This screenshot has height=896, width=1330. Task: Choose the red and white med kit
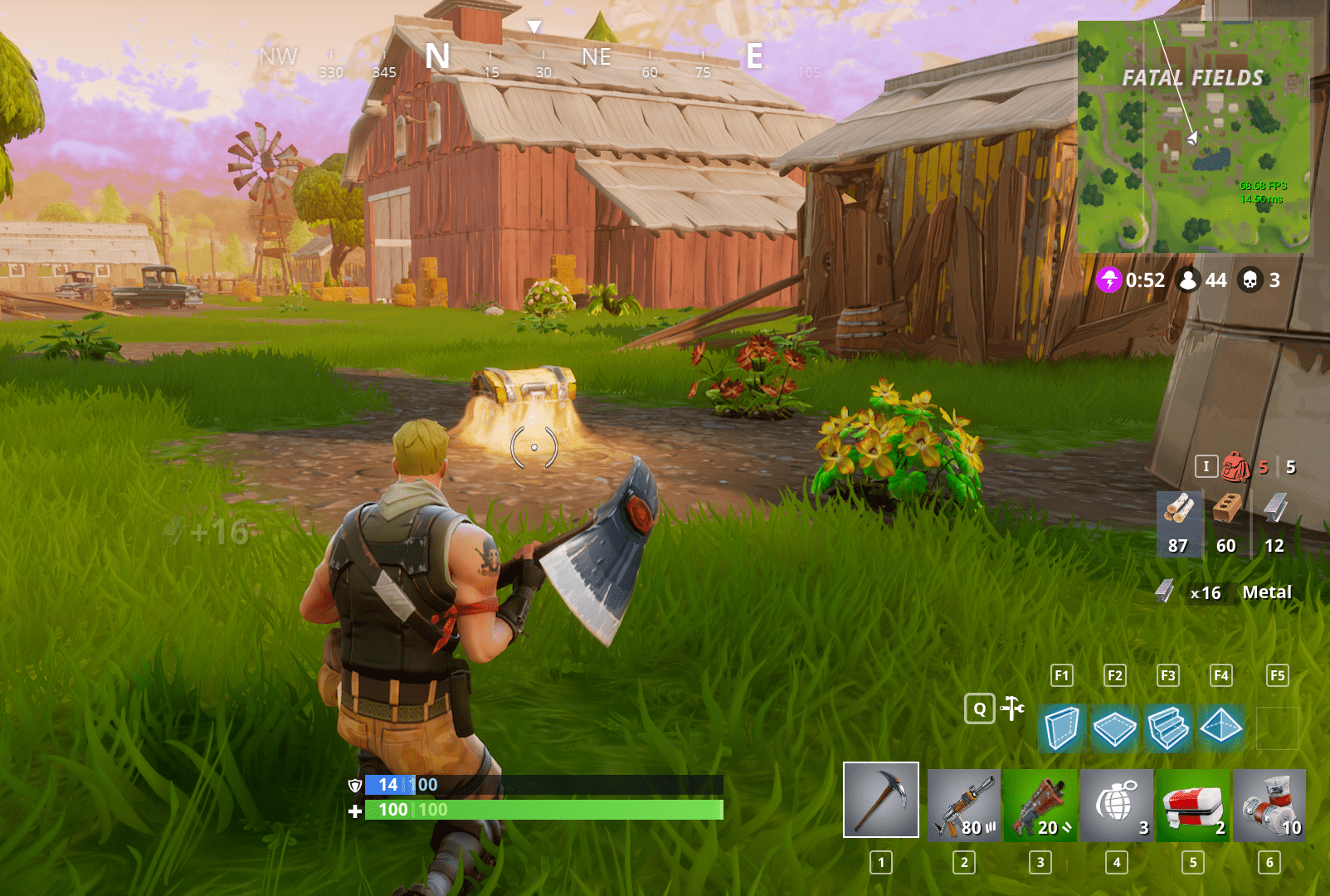click(x=1192, y=805)
